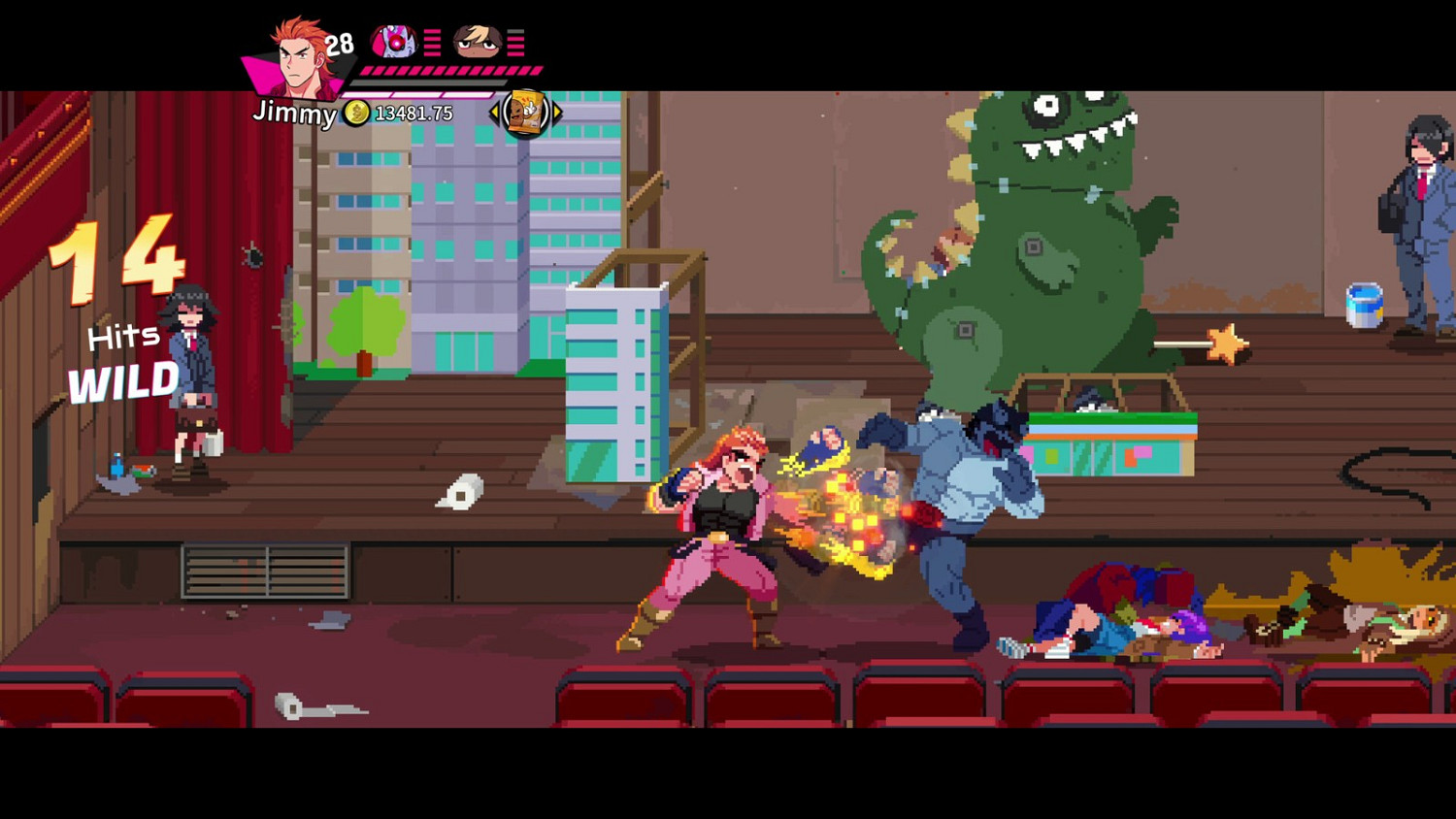
Task: Click the money total 13481.75
Action: tap(413, 113)
